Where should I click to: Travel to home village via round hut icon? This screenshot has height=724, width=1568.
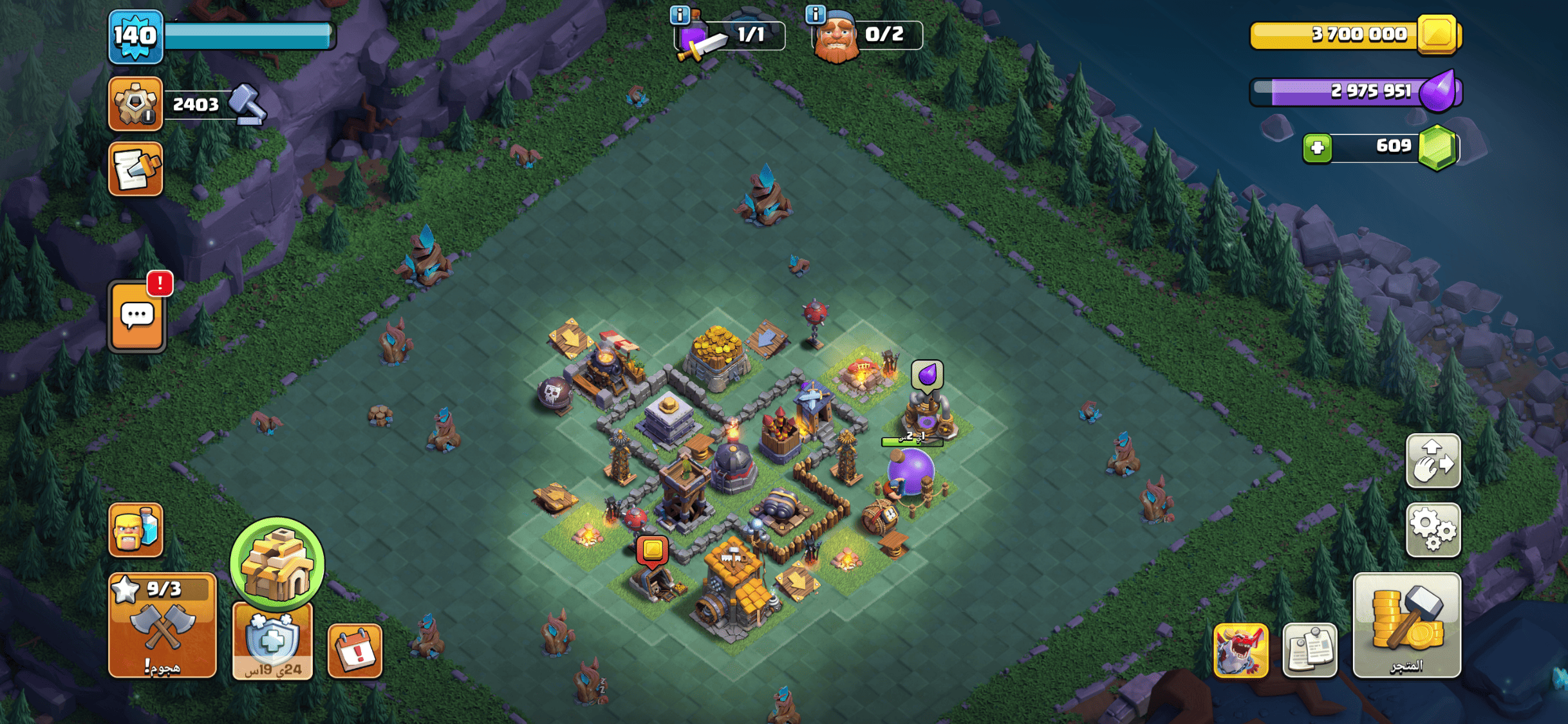point(277,563)
